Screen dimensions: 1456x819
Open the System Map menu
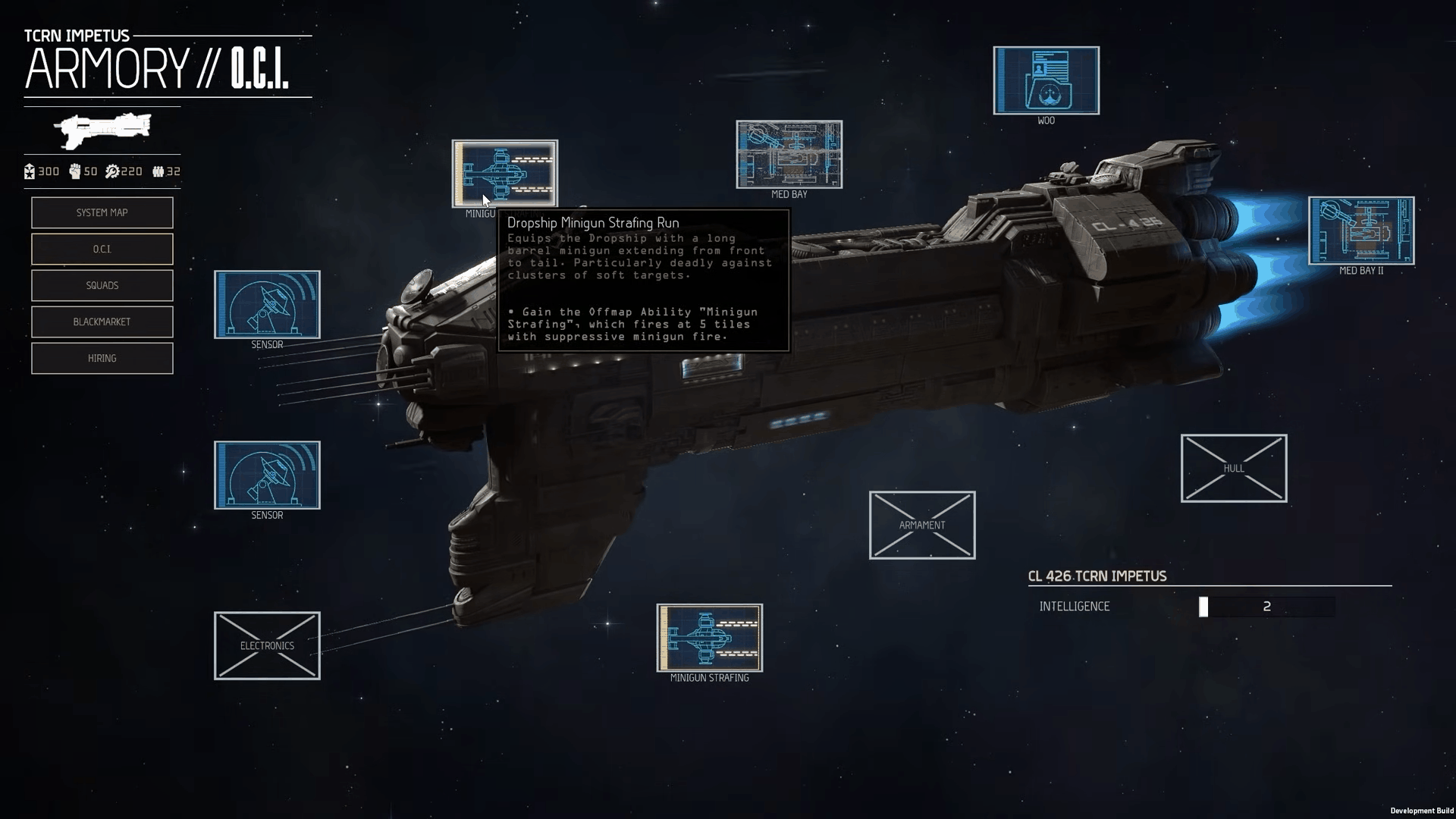102,212
